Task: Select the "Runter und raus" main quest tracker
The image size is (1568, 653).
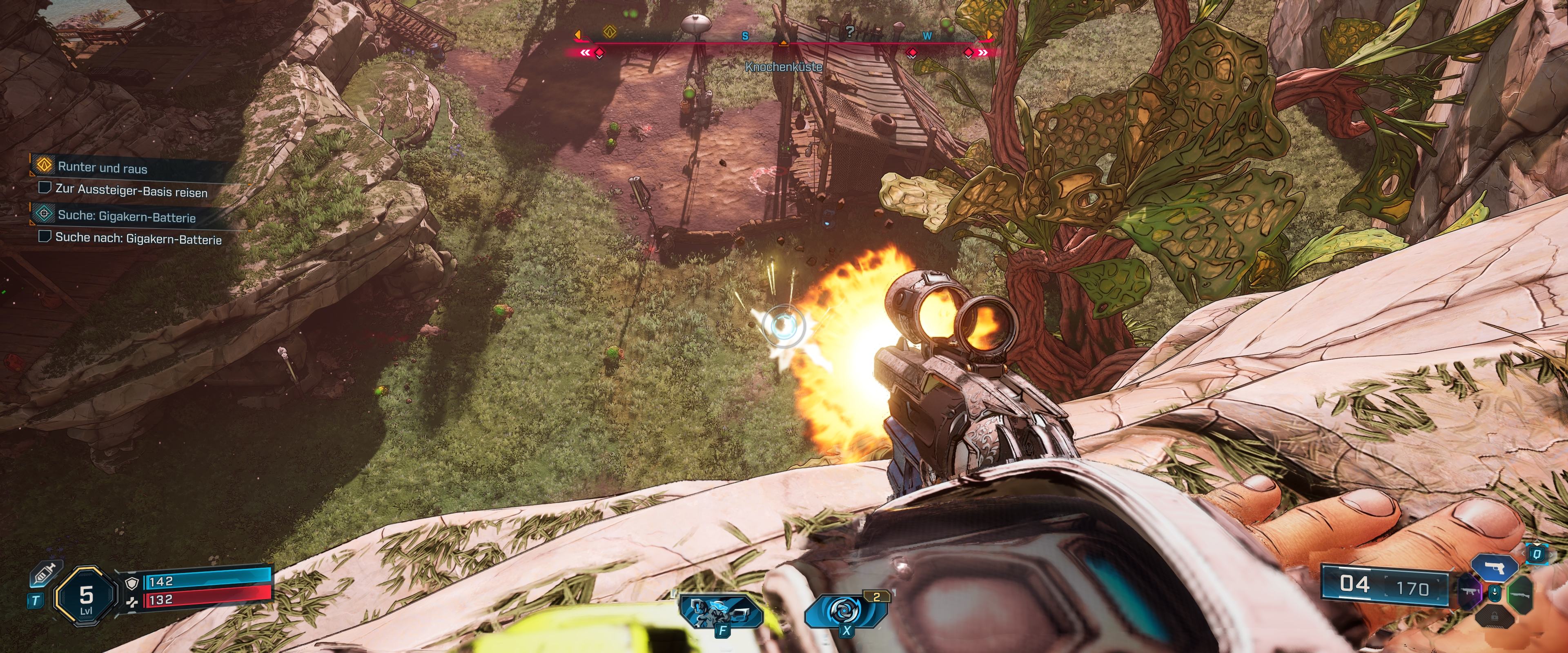Action: [x=102, y=167]
